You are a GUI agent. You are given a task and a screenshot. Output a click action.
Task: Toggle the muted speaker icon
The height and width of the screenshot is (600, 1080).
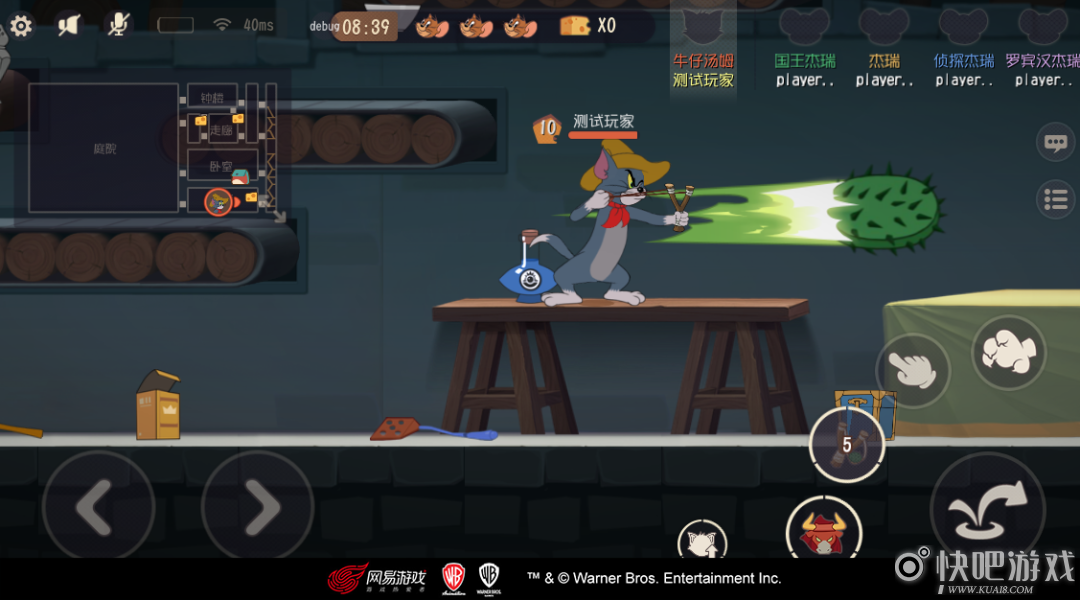68,25
